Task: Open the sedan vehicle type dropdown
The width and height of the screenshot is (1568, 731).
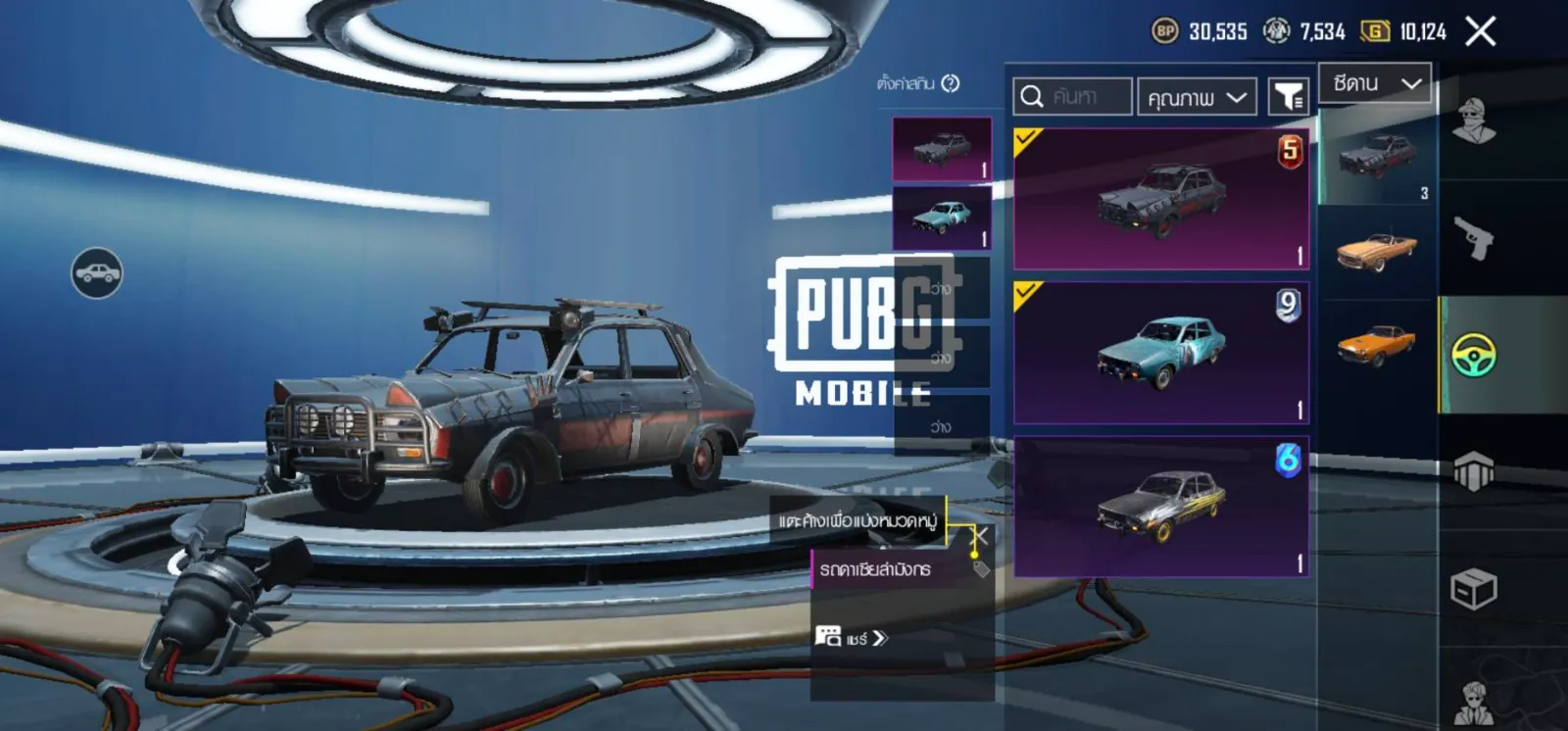Action: pyautogui.click(x=1375, y=84)
